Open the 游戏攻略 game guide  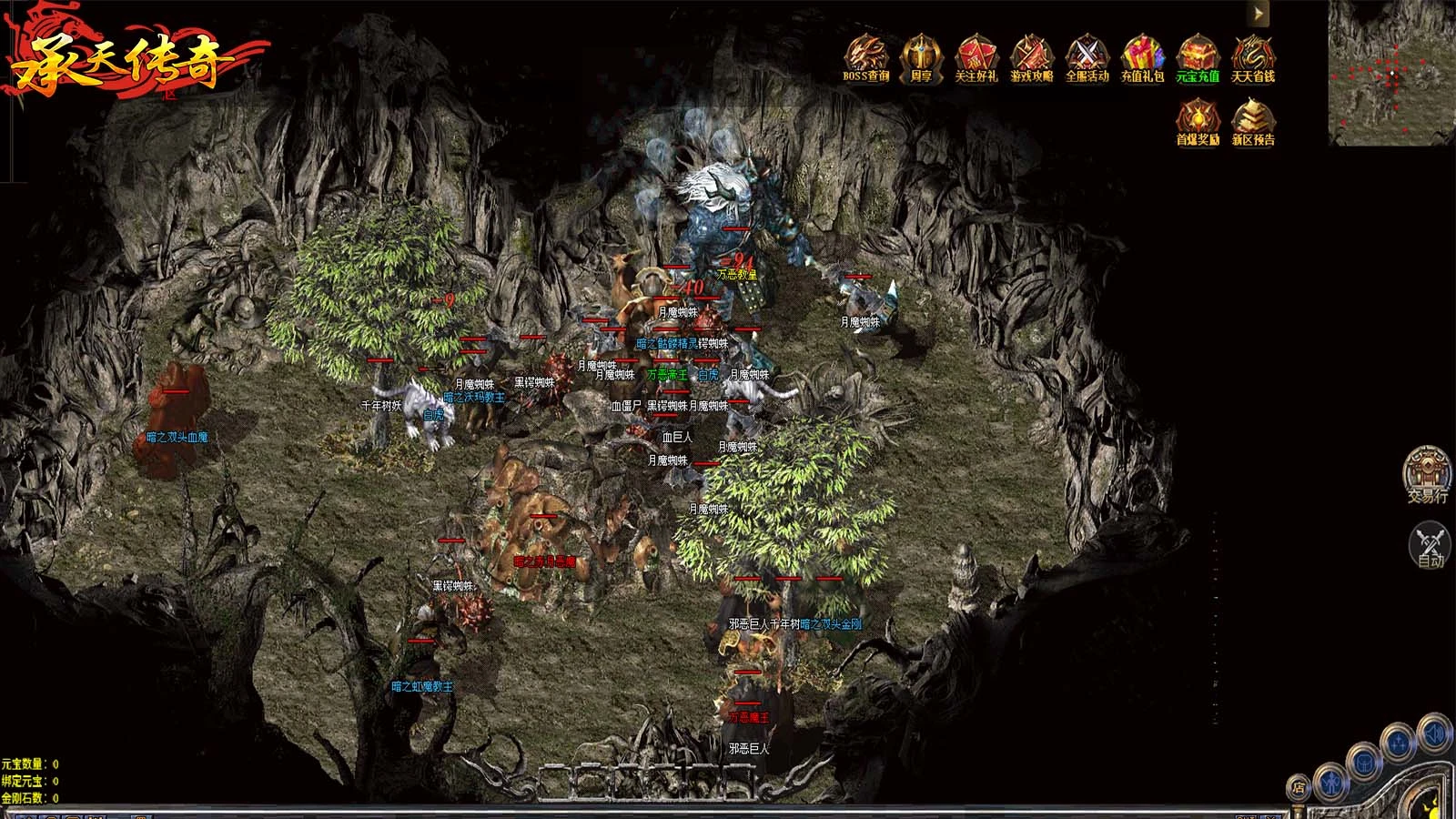tap(1031, 57)
